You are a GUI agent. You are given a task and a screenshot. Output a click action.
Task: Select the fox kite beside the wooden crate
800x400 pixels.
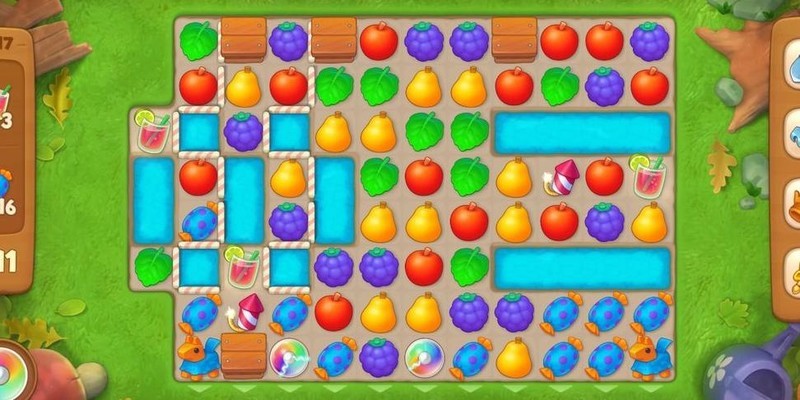pyautogui.click(x=198, y=356)
